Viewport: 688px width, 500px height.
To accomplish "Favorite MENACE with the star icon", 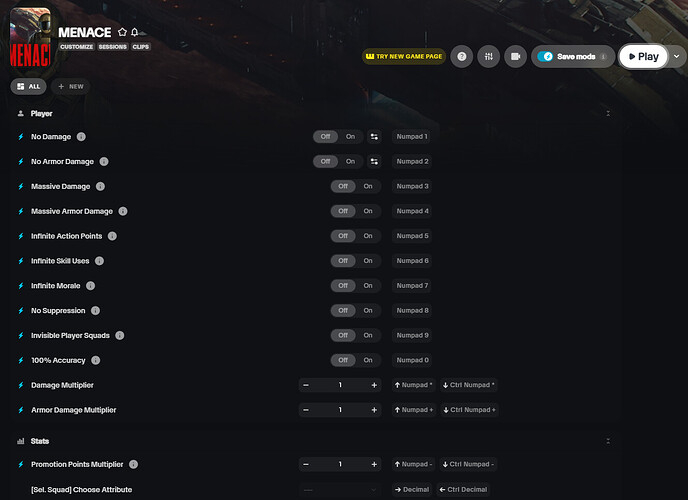I will 122,32.
